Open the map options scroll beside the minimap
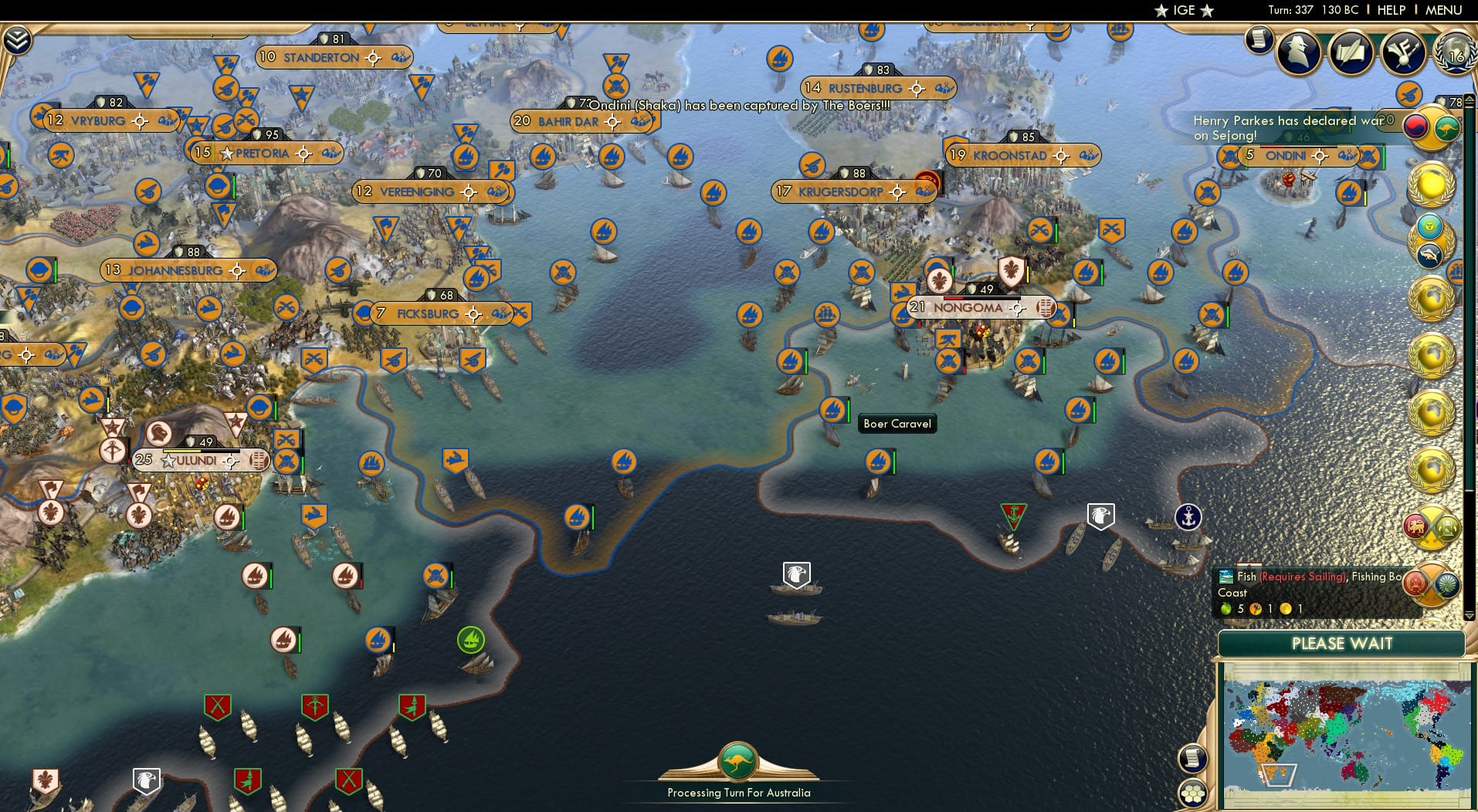This screenshot has width=1478, height=812. pos(1194,757)
